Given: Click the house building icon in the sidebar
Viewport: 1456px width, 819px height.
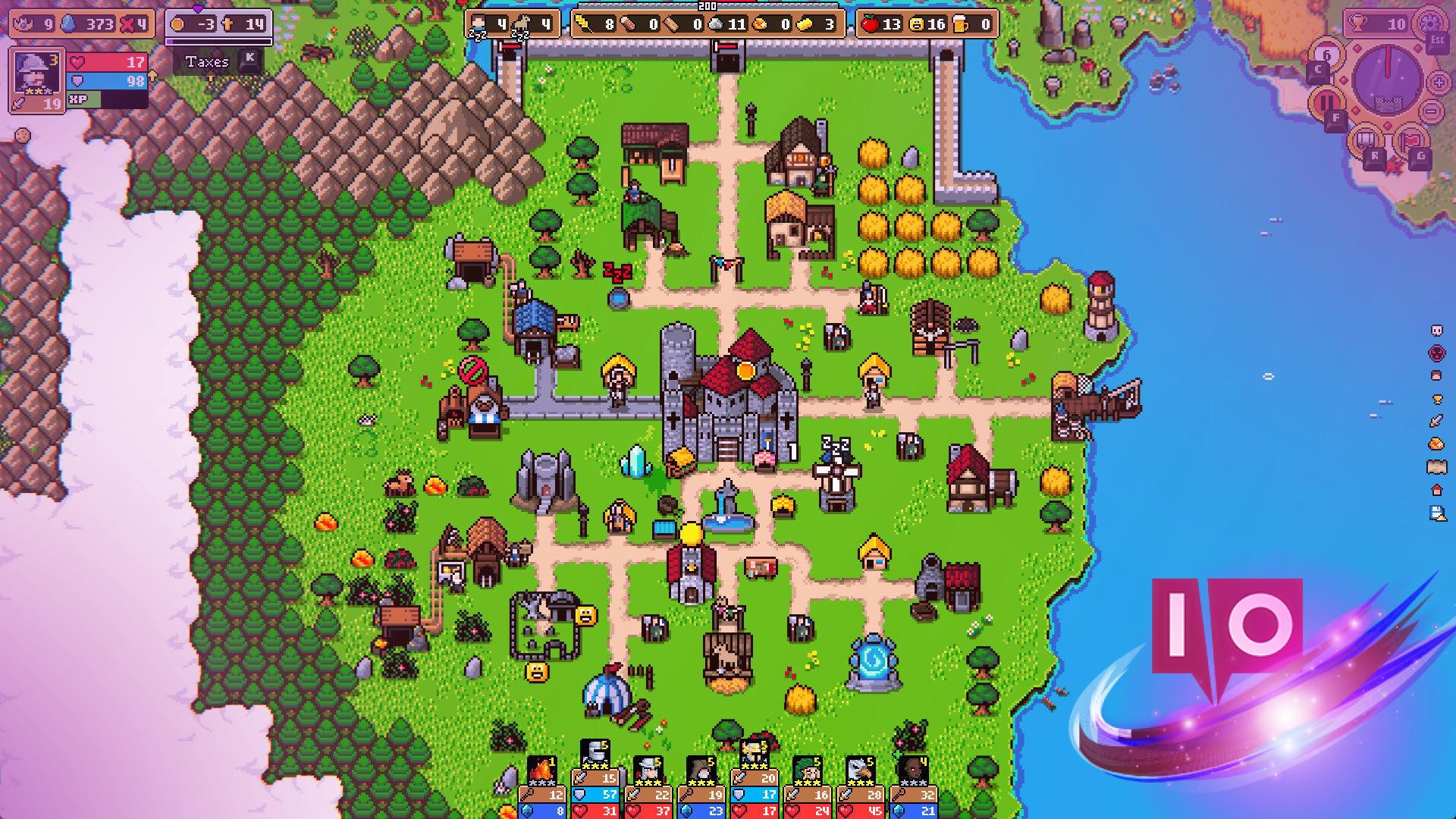Looking at the screenshot, I should coord(1436,491).
